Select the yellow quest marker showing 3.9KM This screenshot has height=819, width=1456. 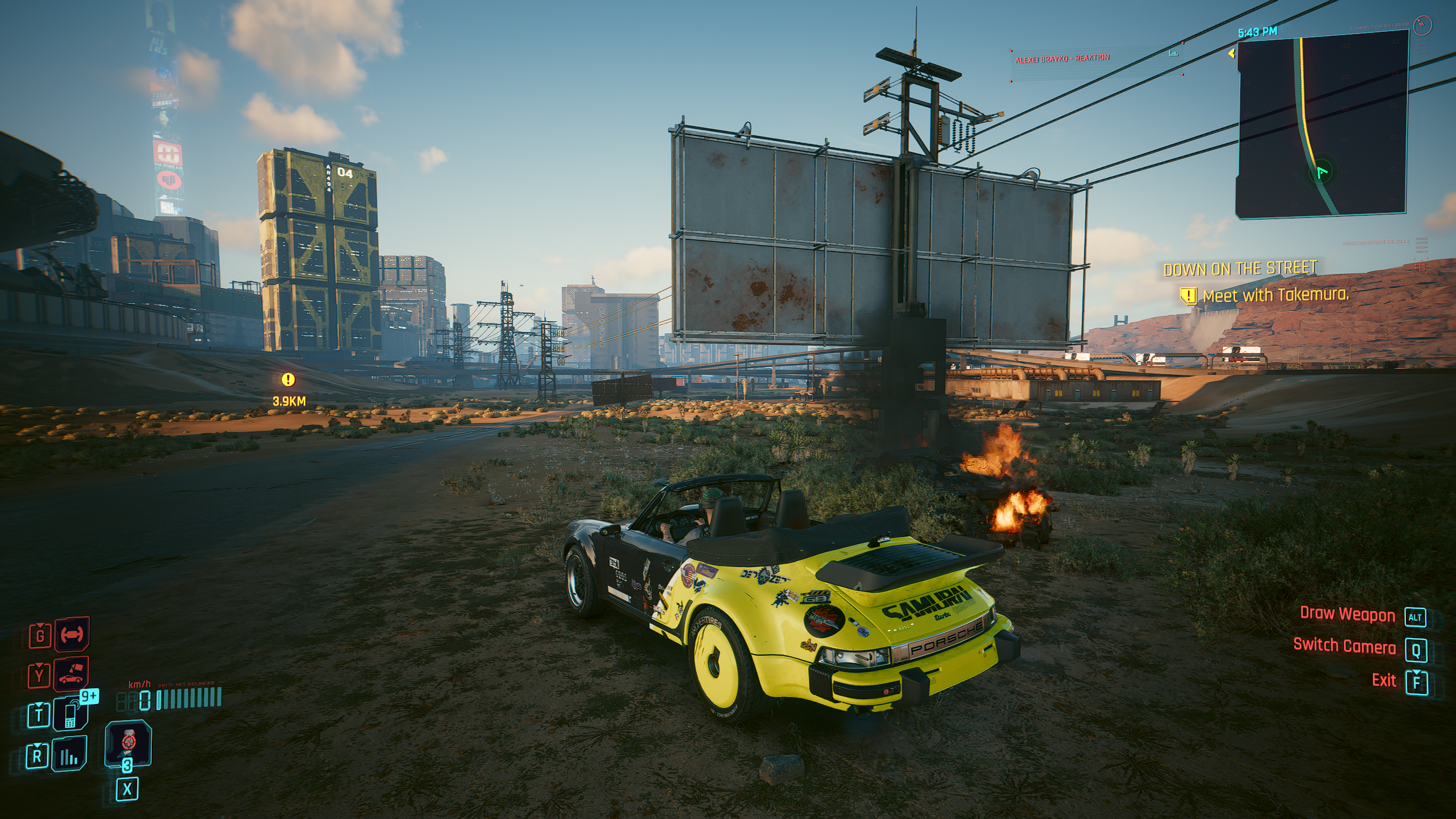[288, 380]
